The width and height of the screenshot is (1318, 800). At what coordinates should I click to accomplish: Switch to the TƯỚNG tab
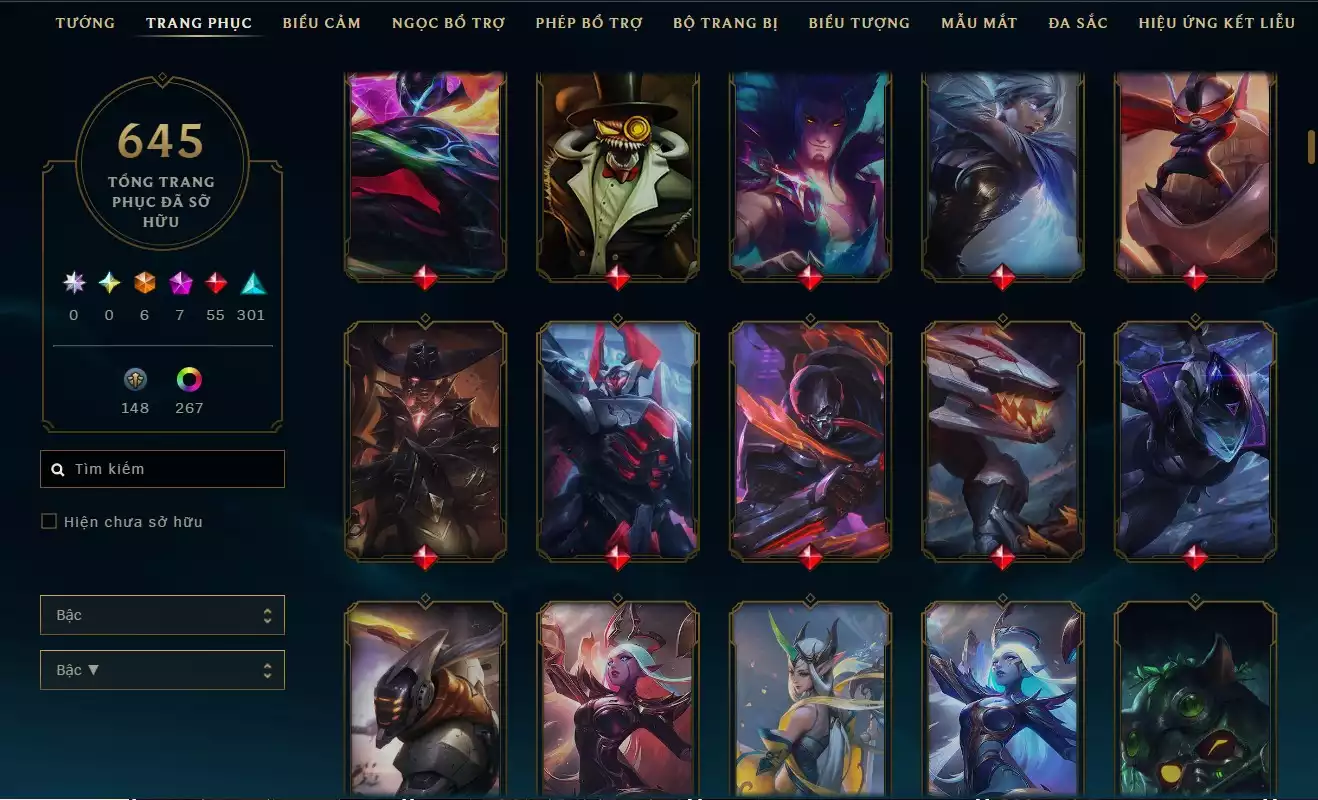85,22
